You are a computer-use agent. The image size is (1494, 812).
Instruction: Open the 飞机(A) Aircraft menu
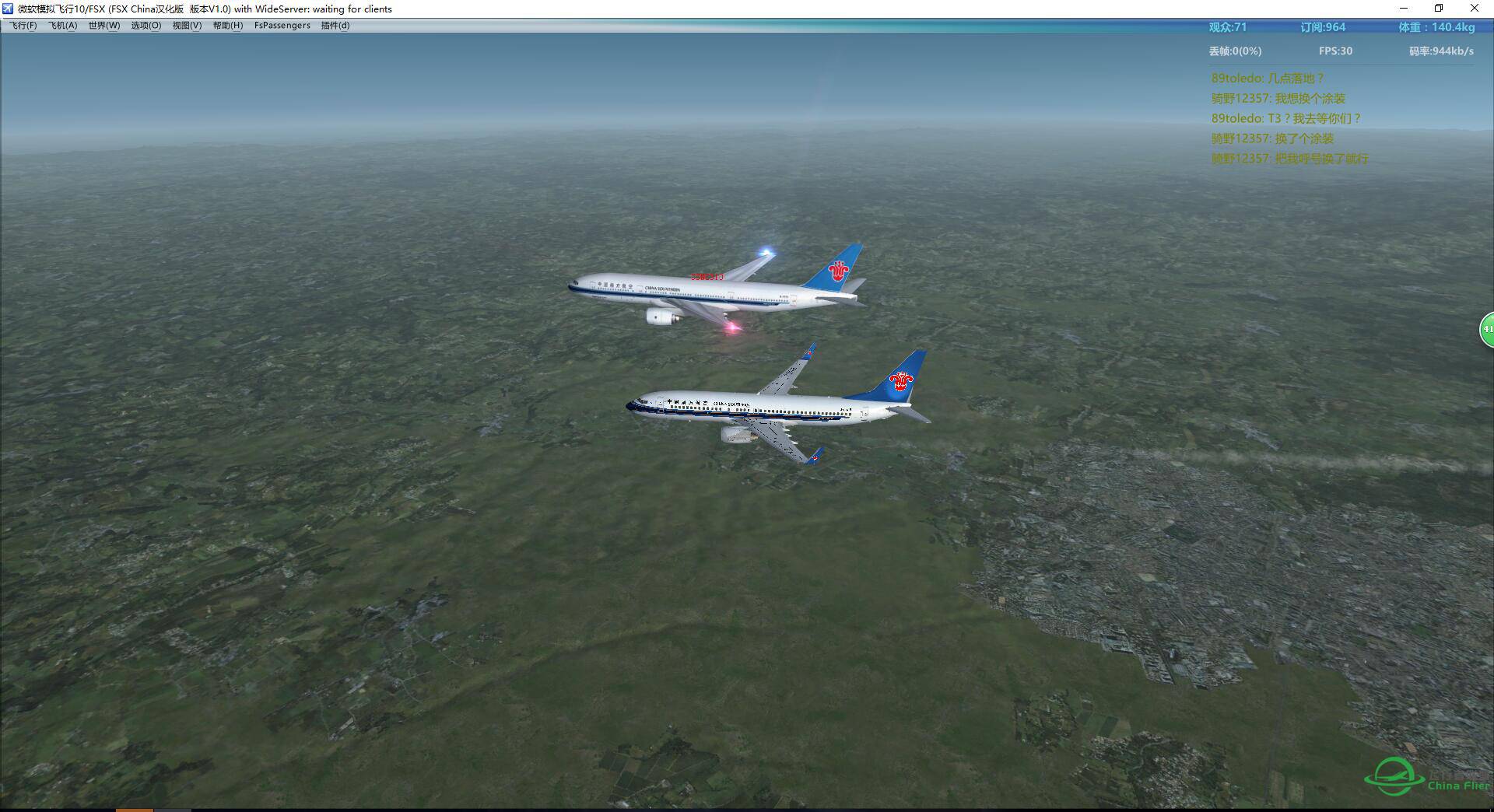[x=63, y=26]
